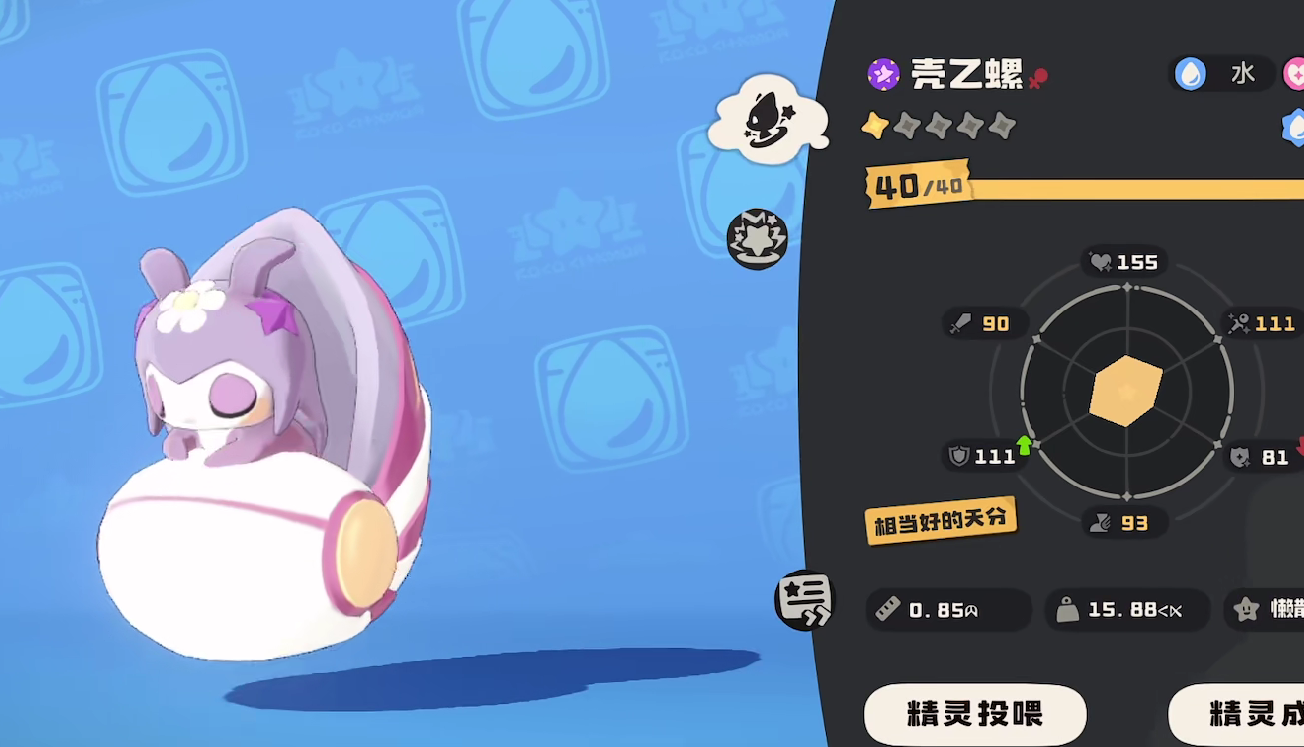This screenshot has width=1304, height=747.
Task: Click the droplet icon at the right edge
Action: pos(1295,129)
